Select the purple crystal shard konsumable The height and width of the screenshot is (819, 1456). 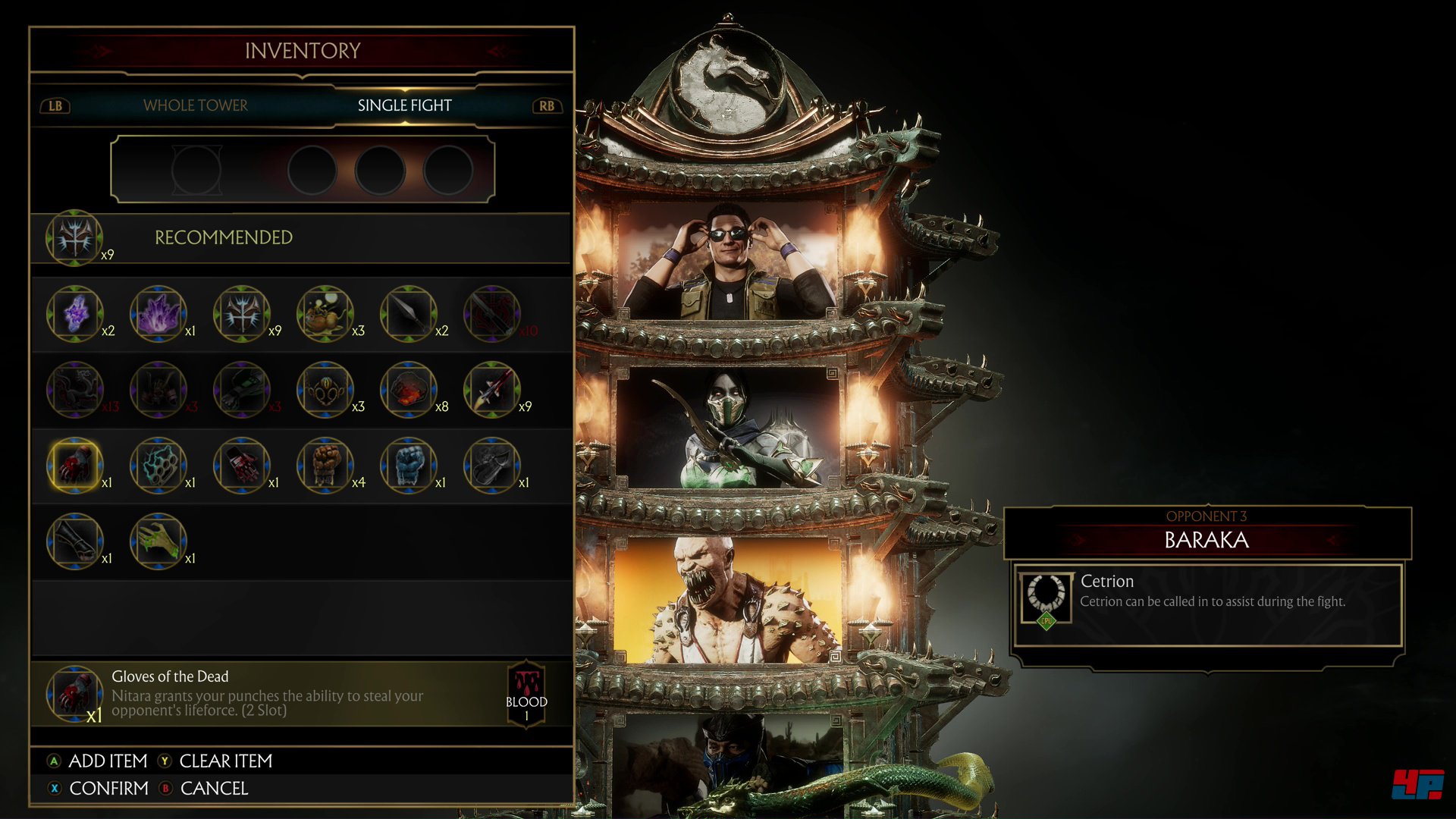pos(74,313)
